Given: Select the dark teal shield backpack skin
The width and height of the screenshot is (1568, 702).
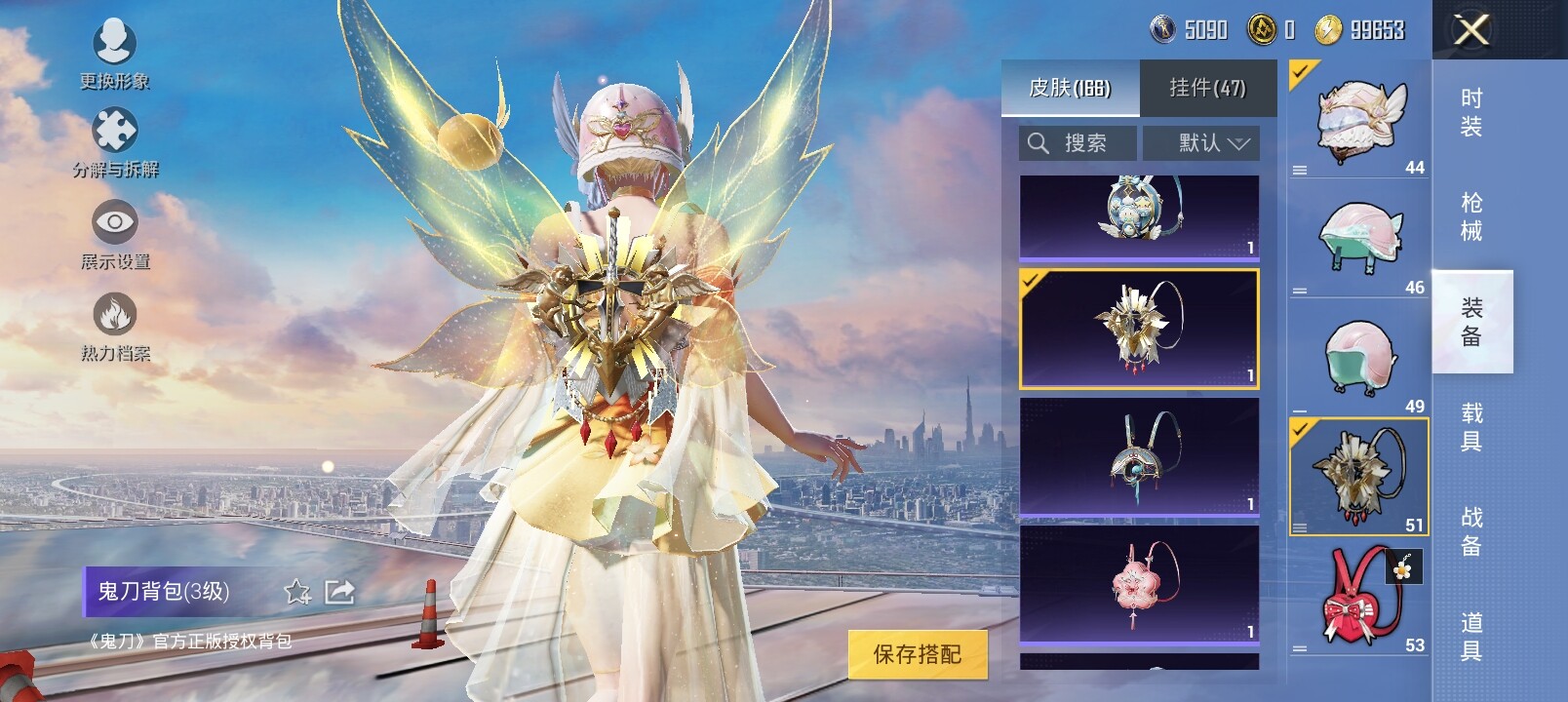Looking at the screenshot, I should pos(1139,455).
